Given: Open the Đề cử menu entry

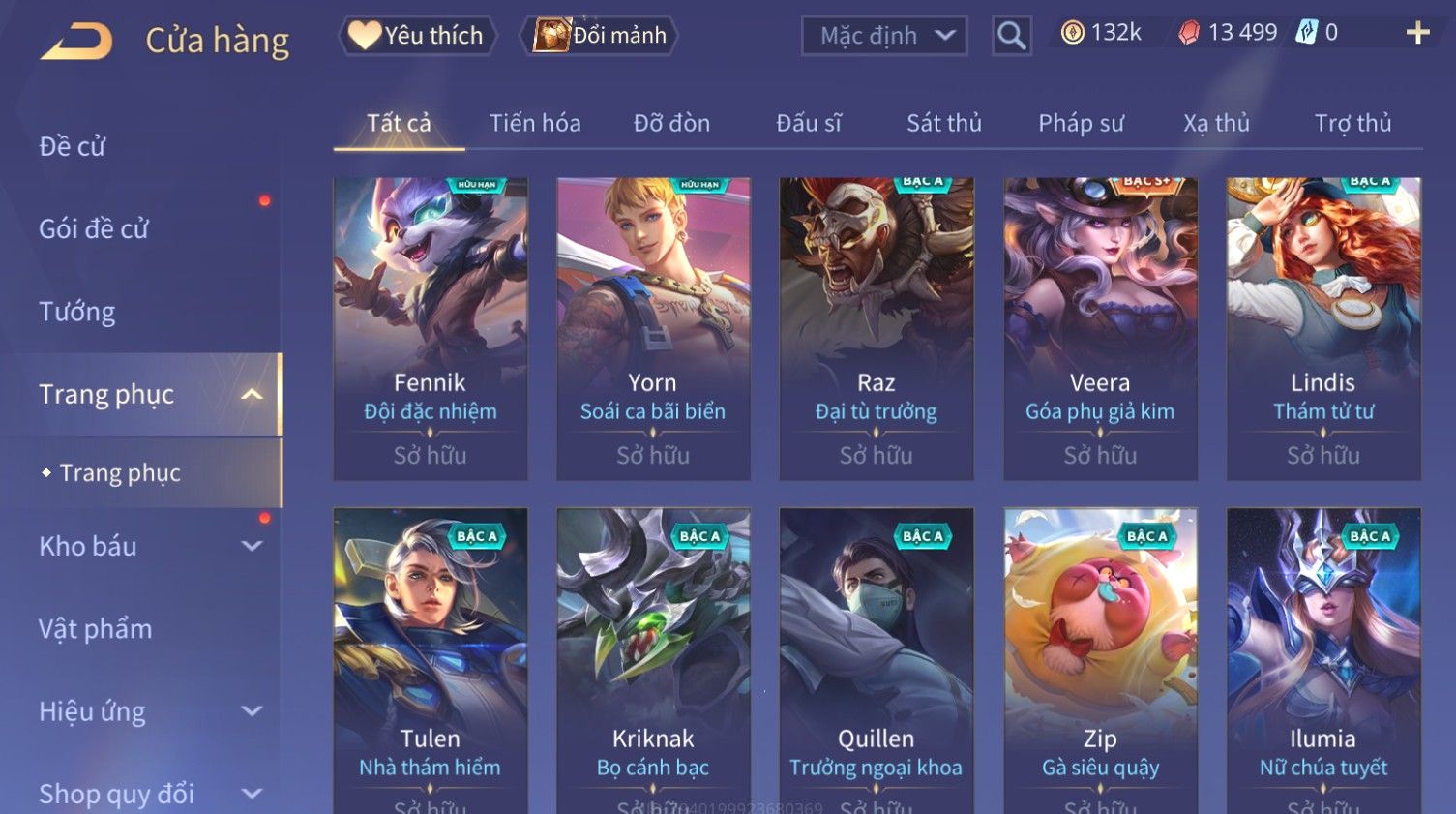Looking at the screenshot, I should [73, 146].
